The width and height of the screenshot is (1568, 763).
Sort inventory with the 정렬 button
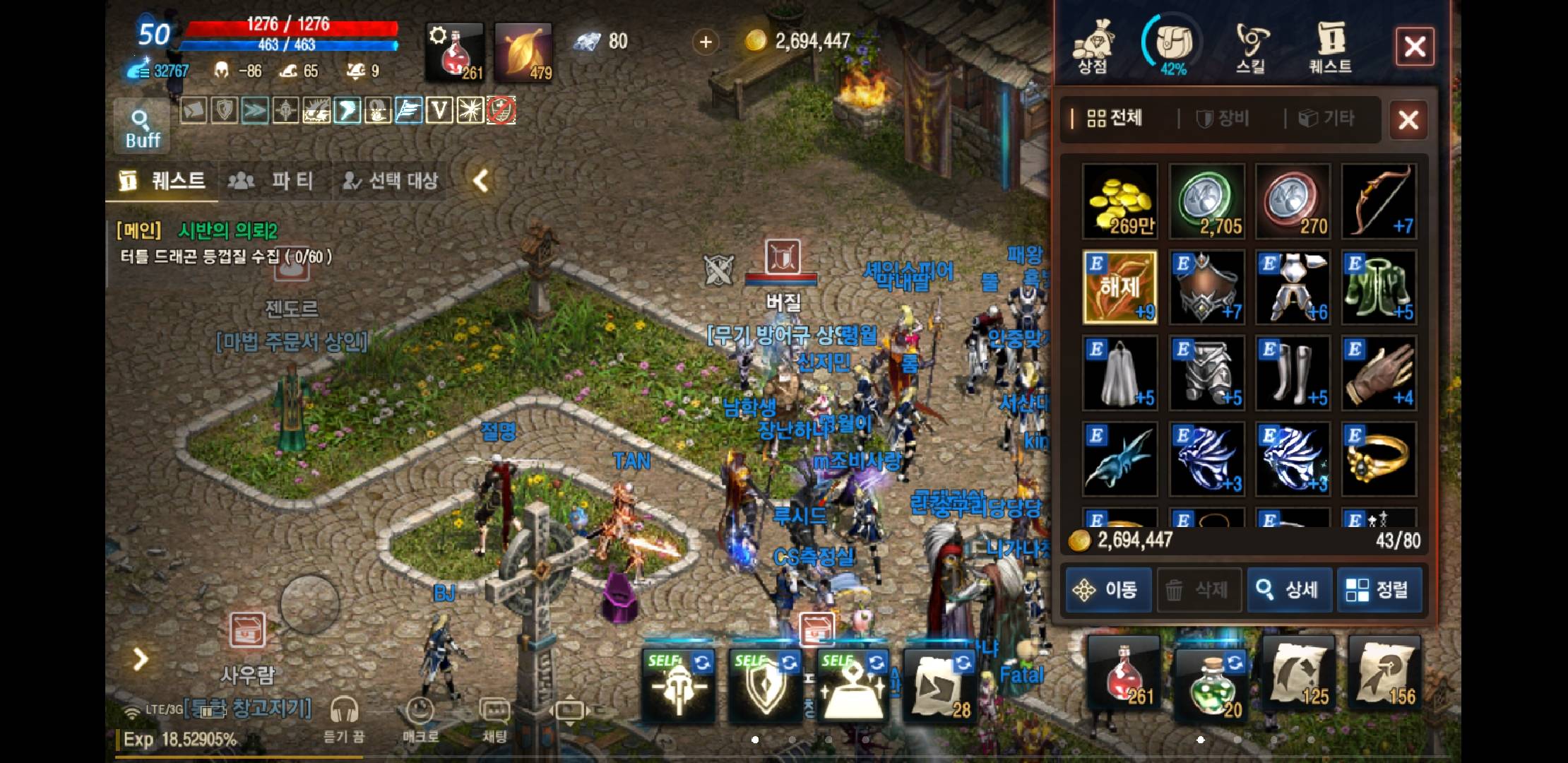(1377, 589)
